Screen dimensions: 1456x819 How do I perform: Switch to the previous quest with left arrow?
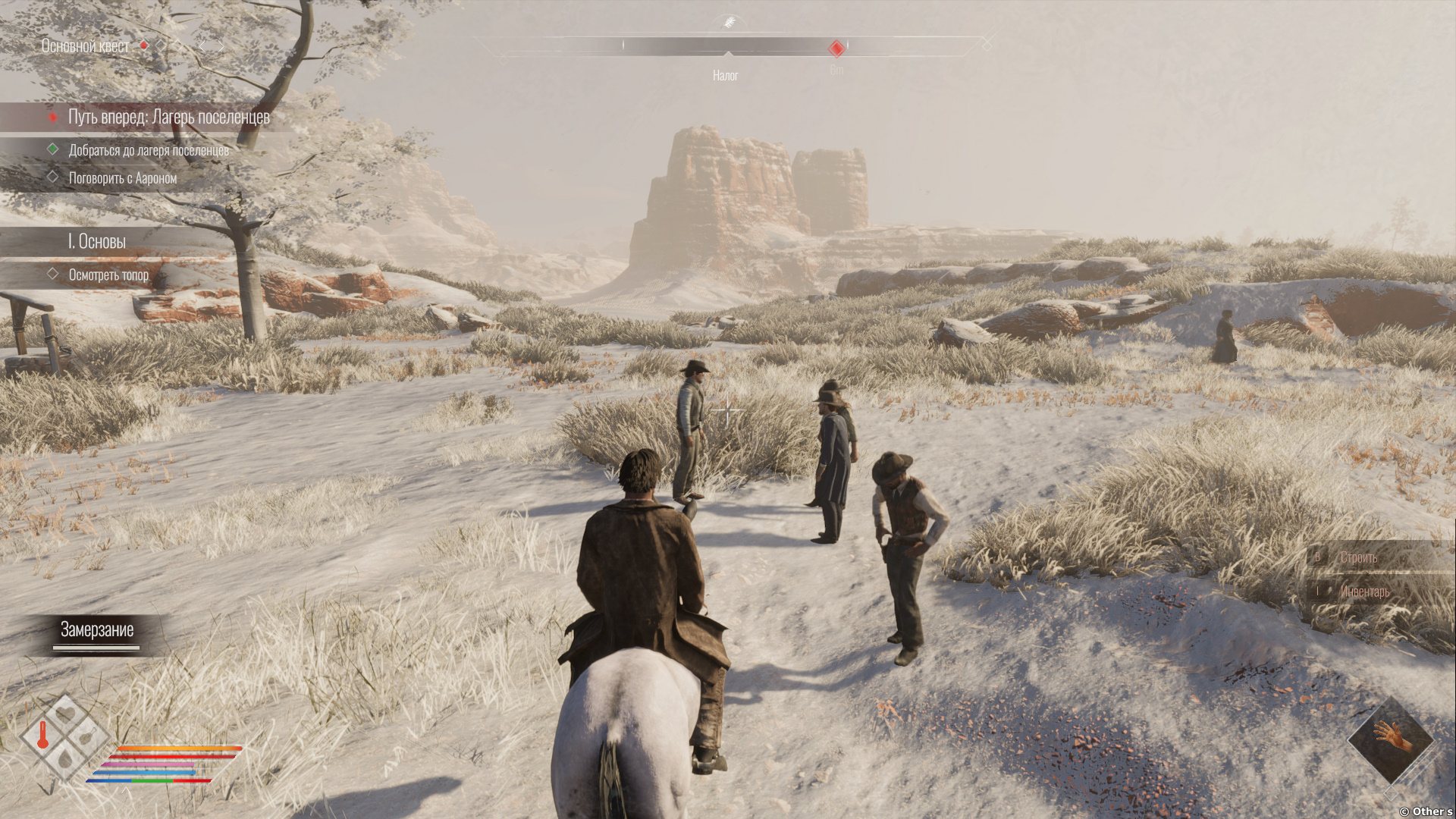tap(202, 46)
